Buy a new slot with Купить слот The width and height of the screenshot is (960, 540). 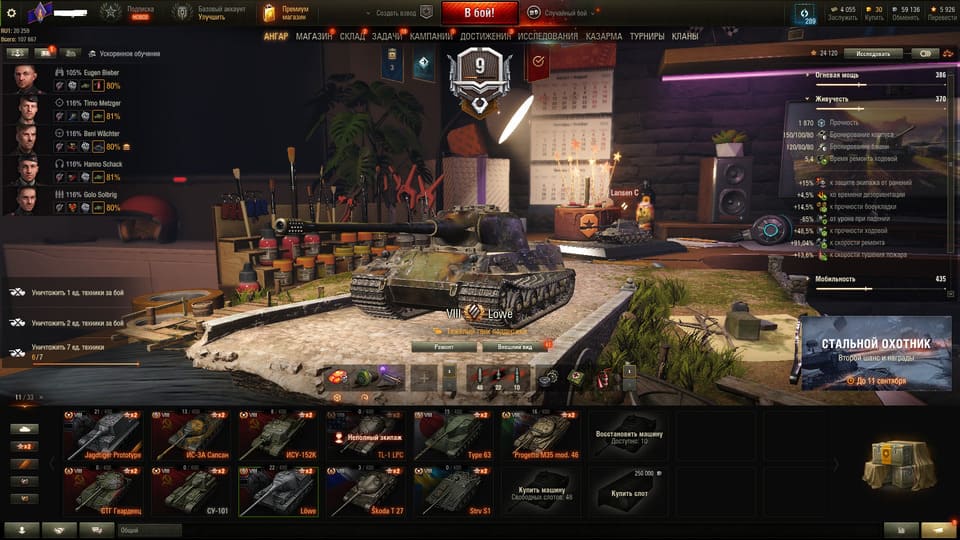tap(628, 490)
